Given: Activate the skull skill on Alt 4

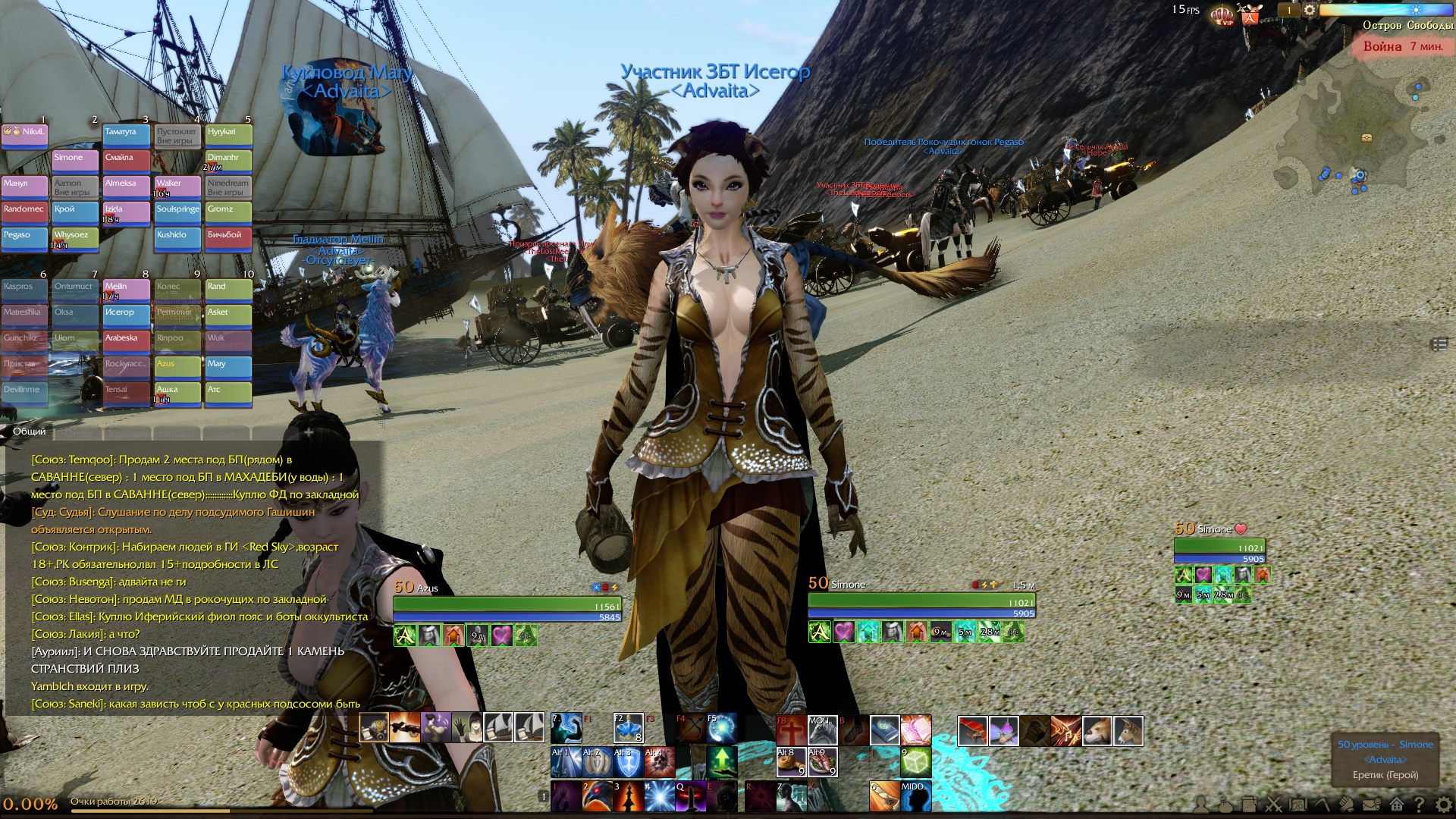Looking at the screenshot, I should [x=658, y=761].
